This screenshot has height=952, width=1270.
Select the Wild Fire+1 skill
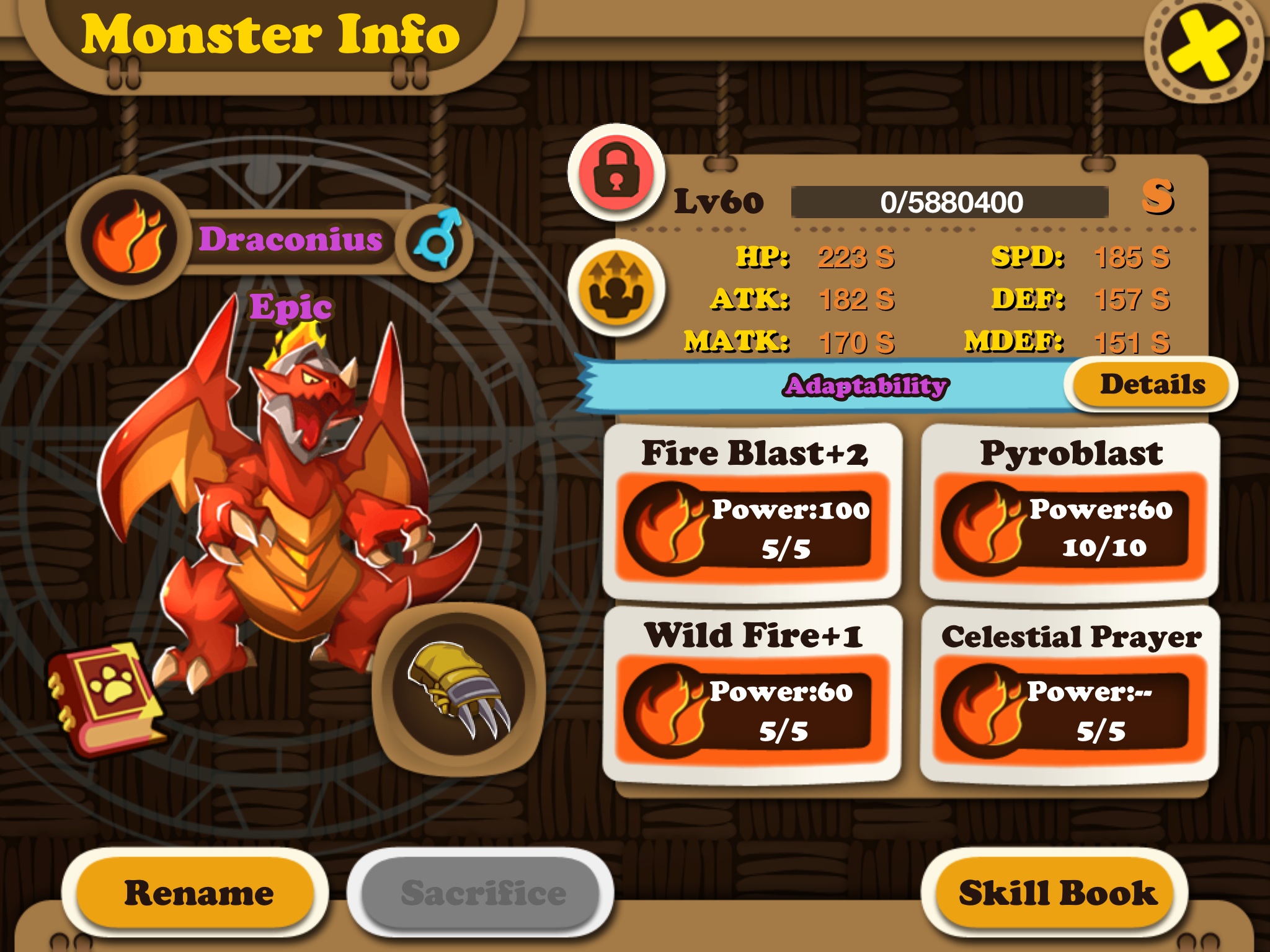click(753, 695)
